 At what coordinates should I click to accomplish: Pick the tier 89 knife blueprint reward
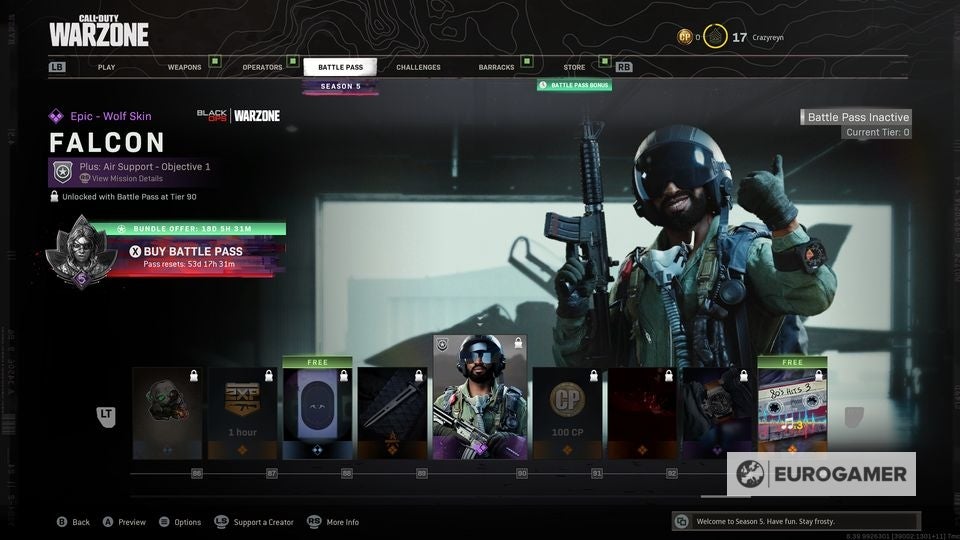(x=392, y=413)
